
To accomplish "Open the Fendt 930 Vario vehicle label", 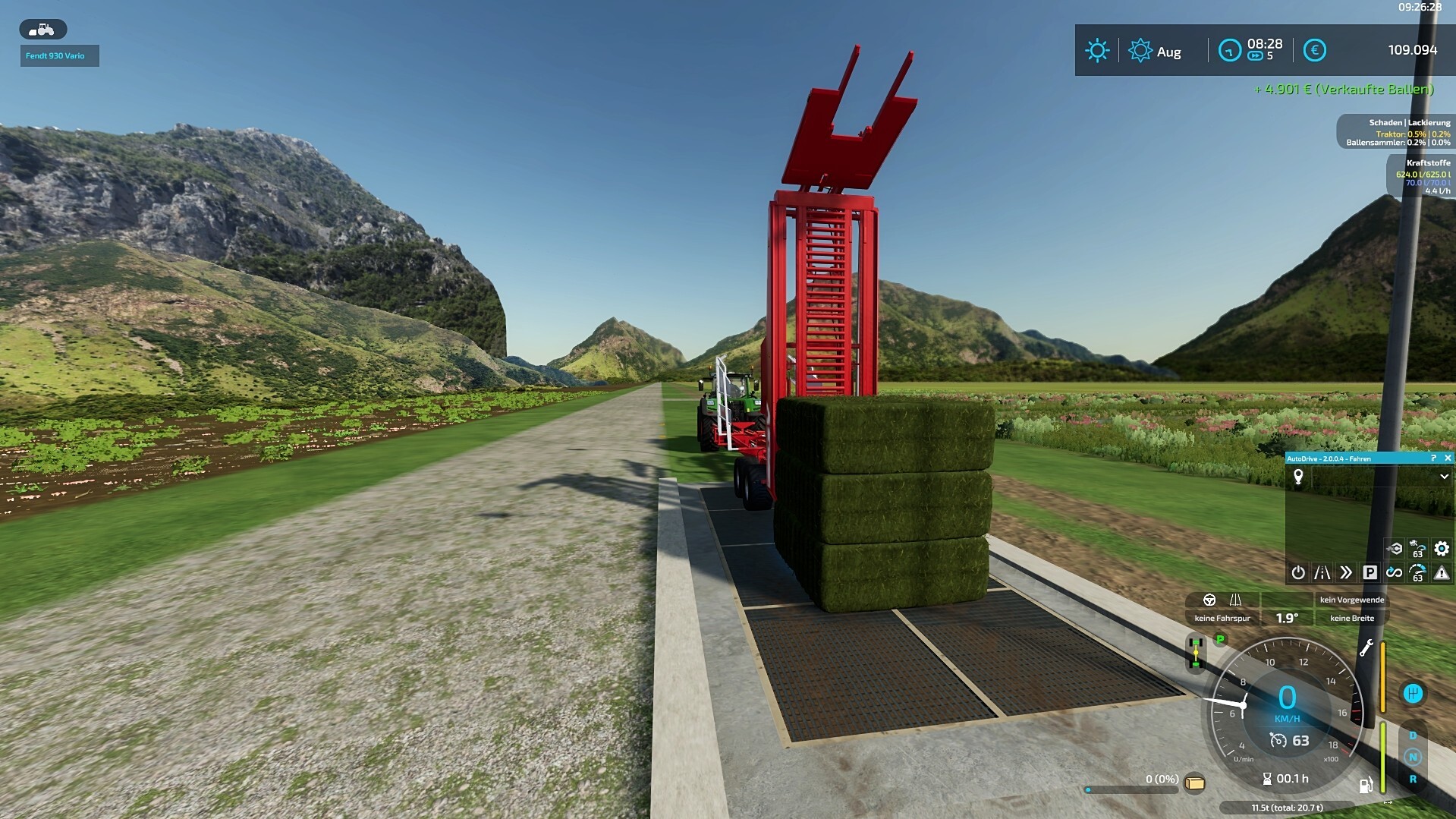I will (59, 55).
